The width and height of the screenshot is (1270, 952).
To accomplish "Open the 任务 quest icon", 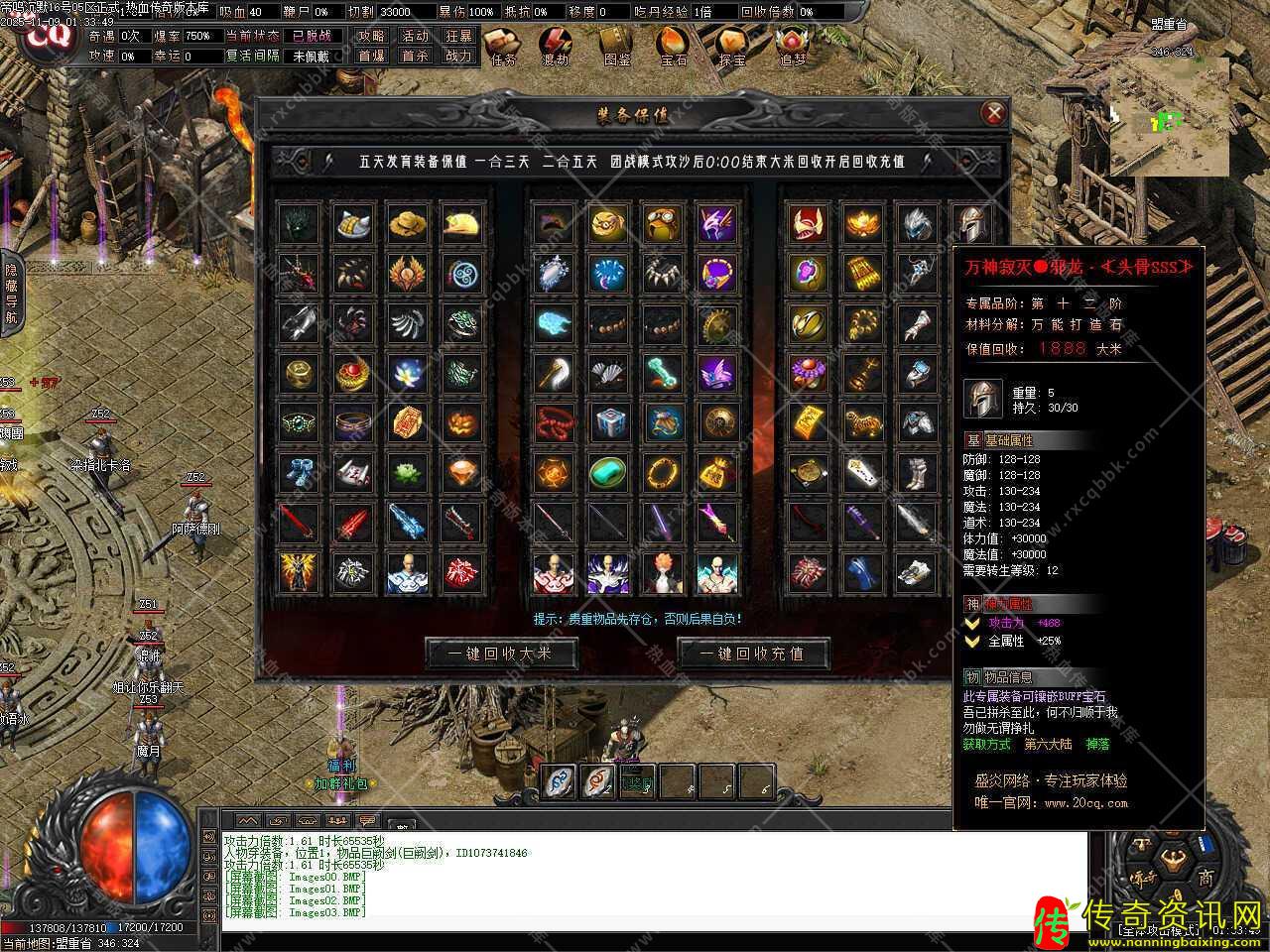I will [504, 46].
